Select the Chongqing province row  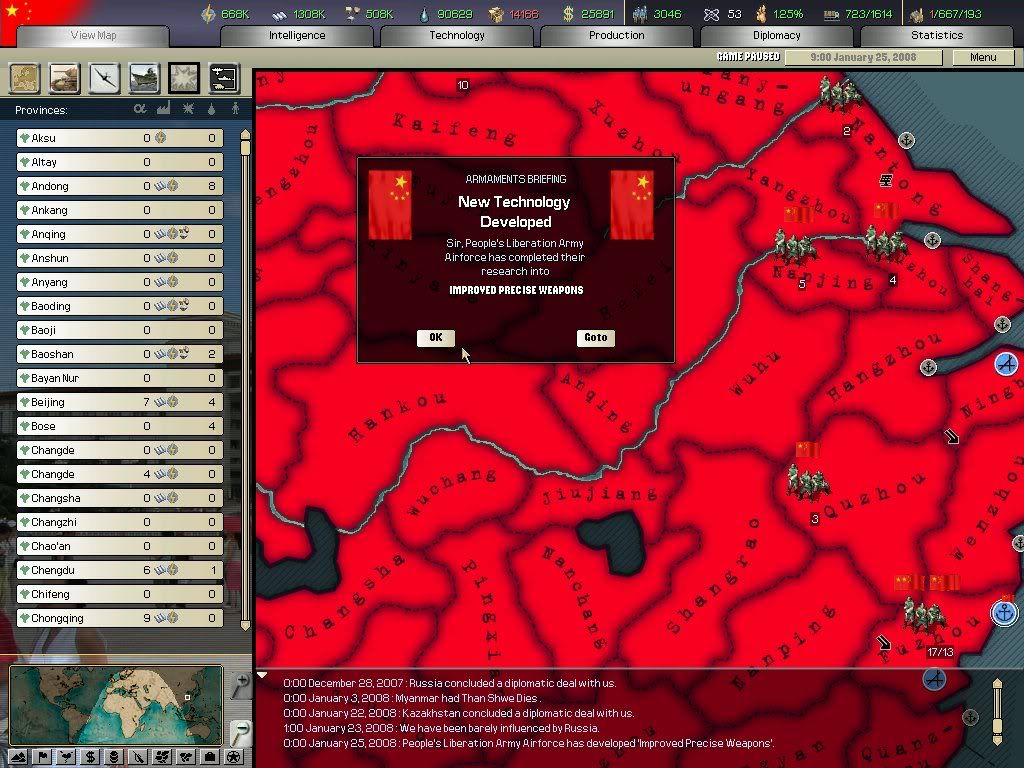[x=120, y=618]
